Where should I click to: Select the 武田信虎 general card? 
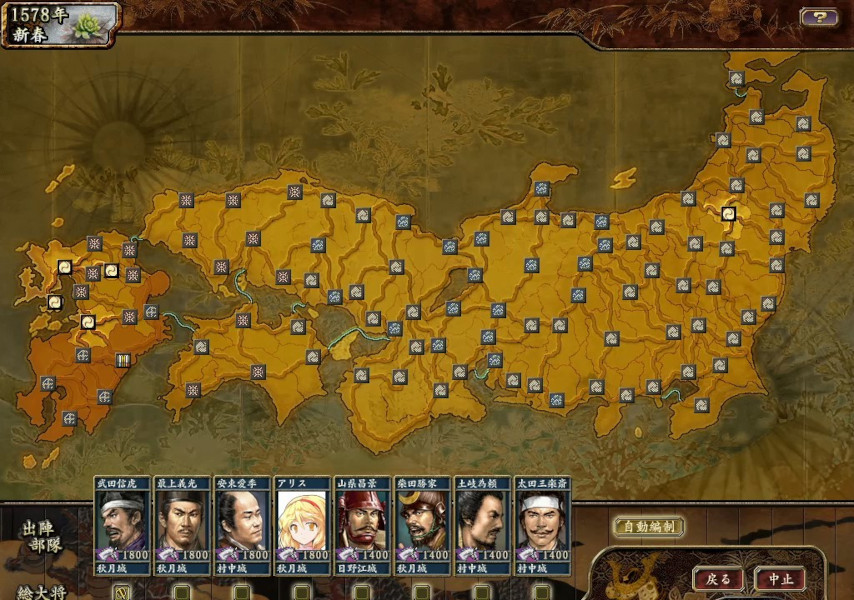122,525
